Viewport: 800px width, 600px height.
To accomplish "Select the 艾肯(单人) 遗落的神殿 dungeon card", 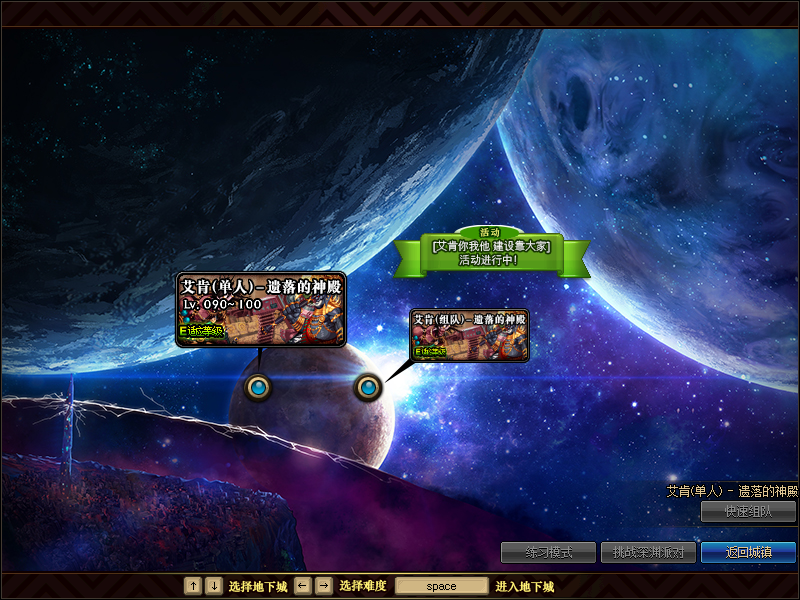I will (260, 309).
